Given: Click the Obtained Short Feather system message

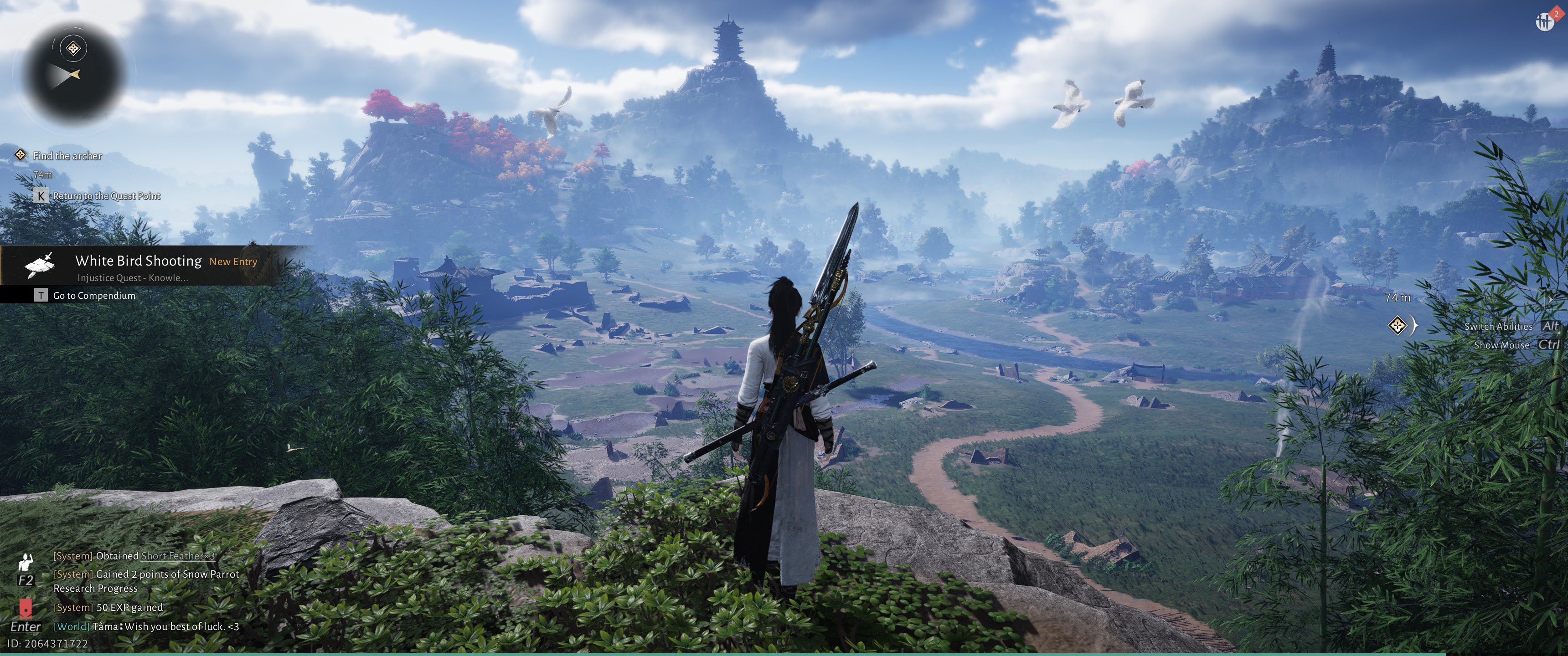Looking at the screenshot, I should (x=134, y=556).
